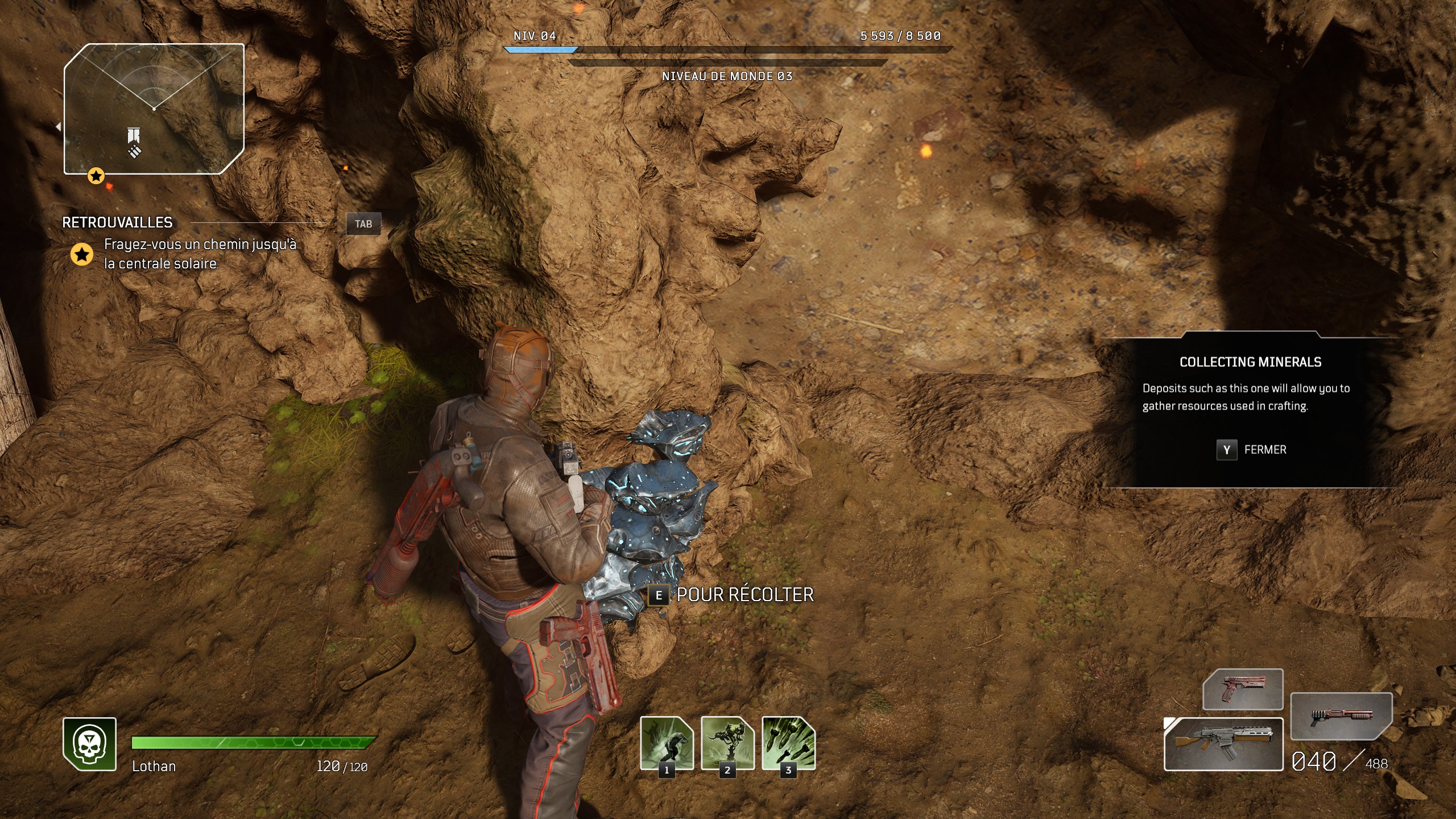Select the shotgun weapon slot

(x=1341, y=716)
